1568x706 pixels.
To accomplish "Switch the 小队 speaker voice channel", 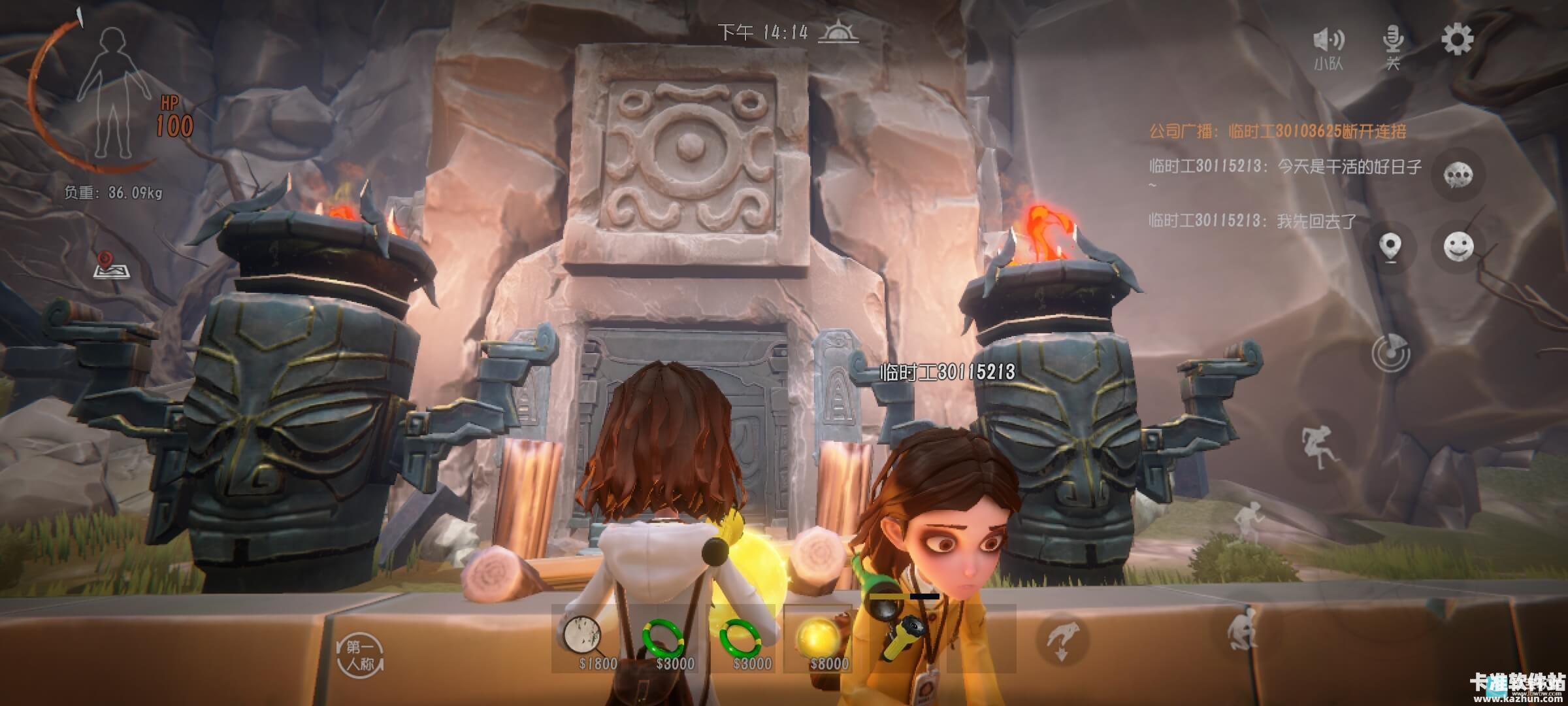I will [x=1328, y=47].
